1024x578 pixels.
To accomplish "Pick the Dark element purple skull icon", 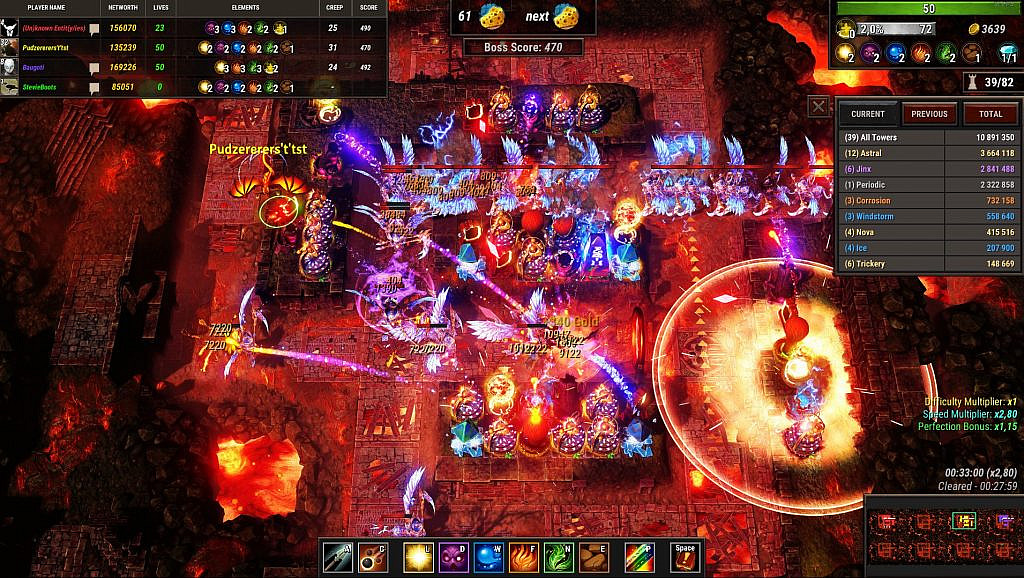I will pos(453,556).
